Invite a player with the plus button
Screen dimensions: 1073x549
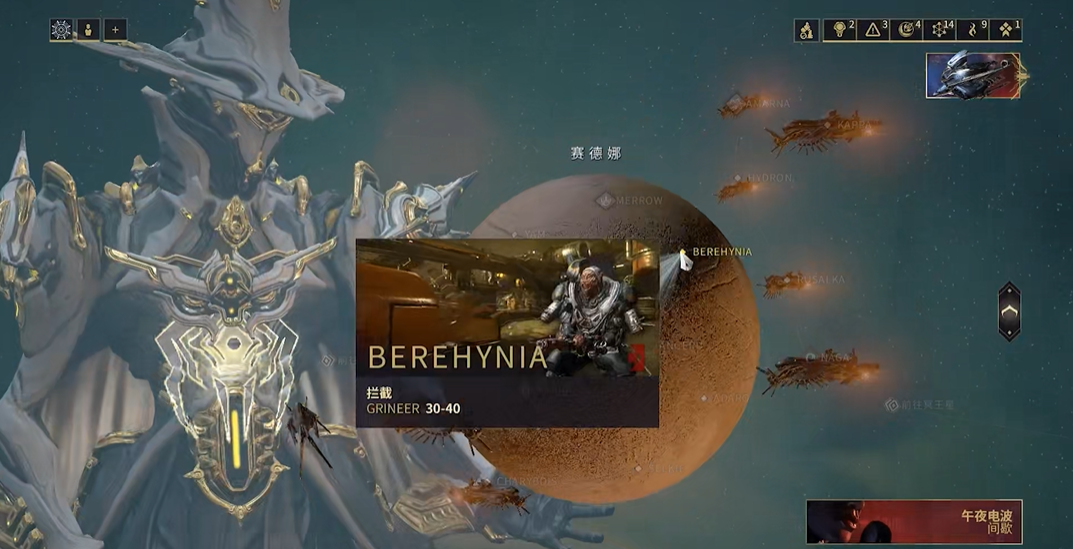pos(115,30)
